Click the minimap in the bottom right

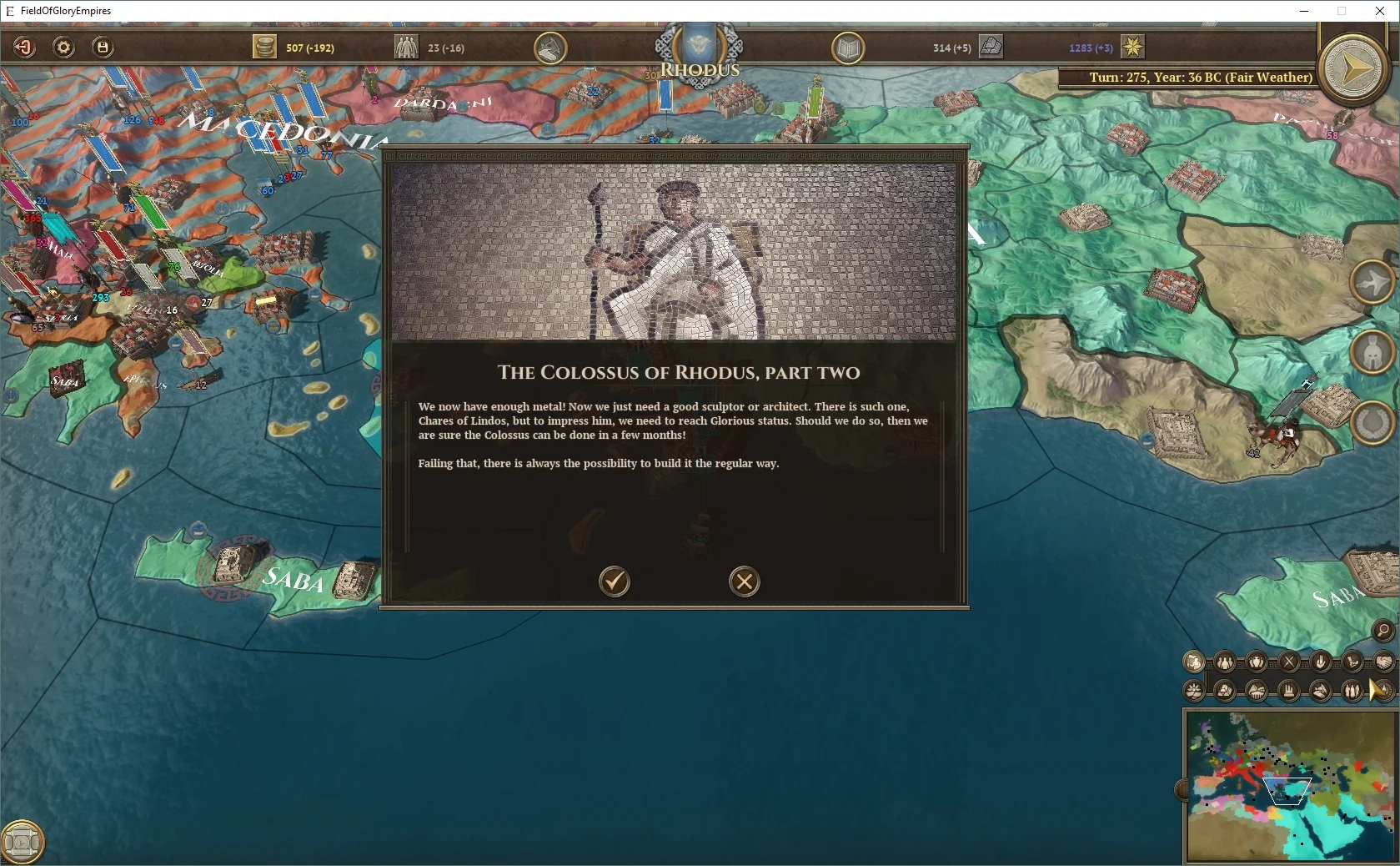point(1290,784)
